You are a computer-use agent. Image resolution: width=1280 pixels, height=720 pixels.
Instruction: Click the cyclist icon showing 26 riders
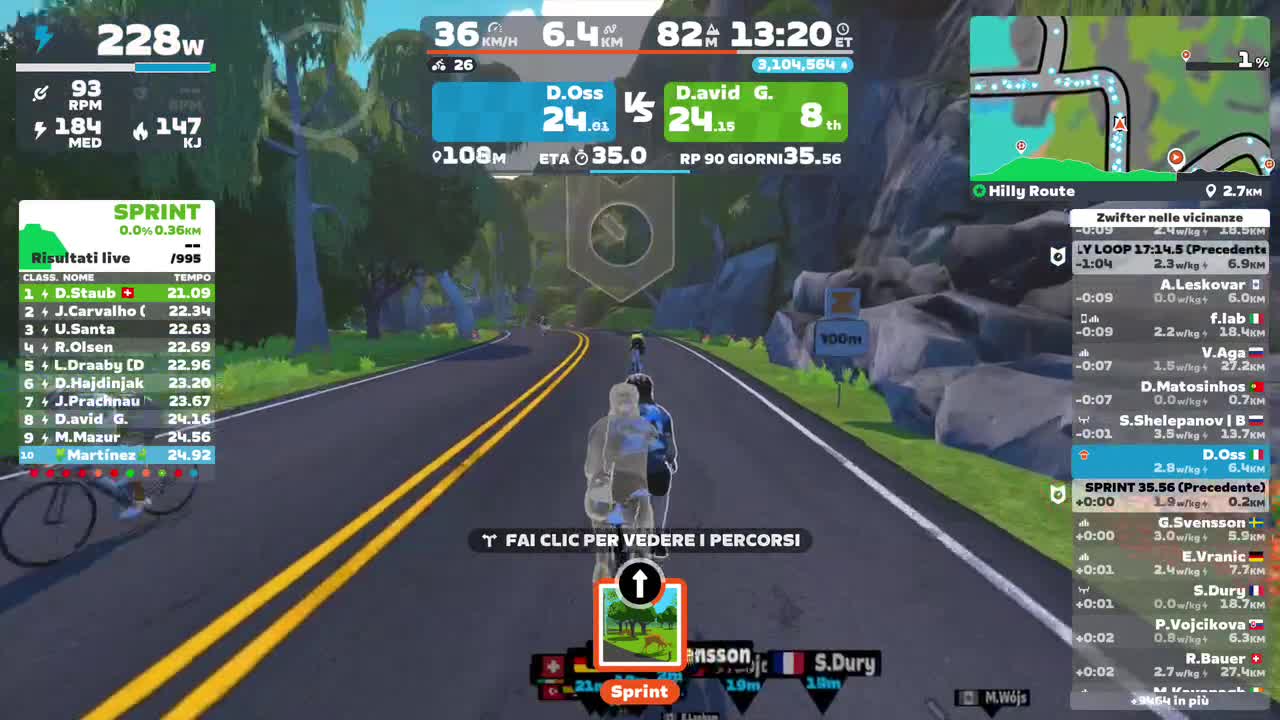[438, 65]
